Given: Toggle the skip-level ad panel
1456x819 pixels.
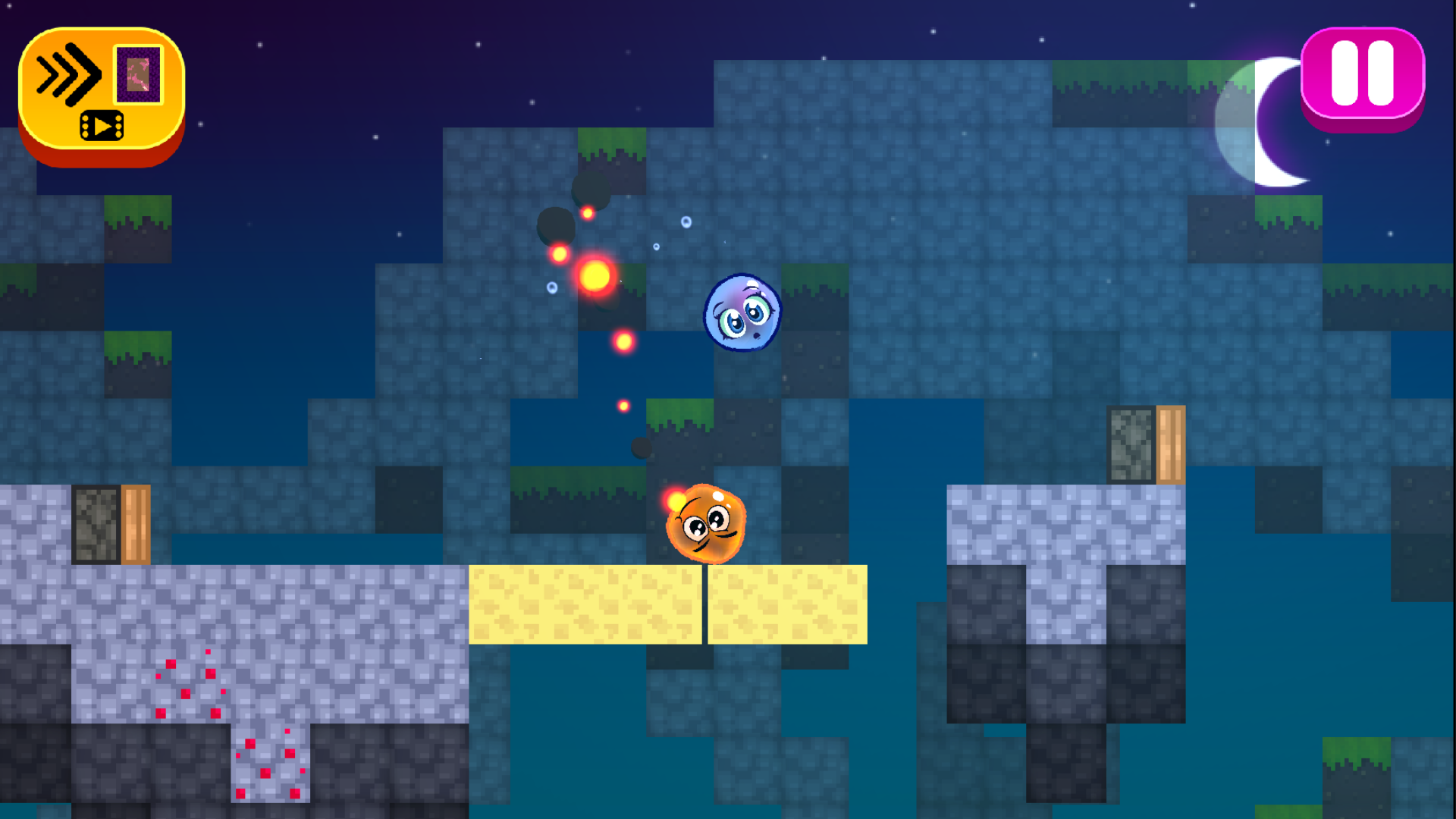Looking at the screenshot, I should point(101,91).
